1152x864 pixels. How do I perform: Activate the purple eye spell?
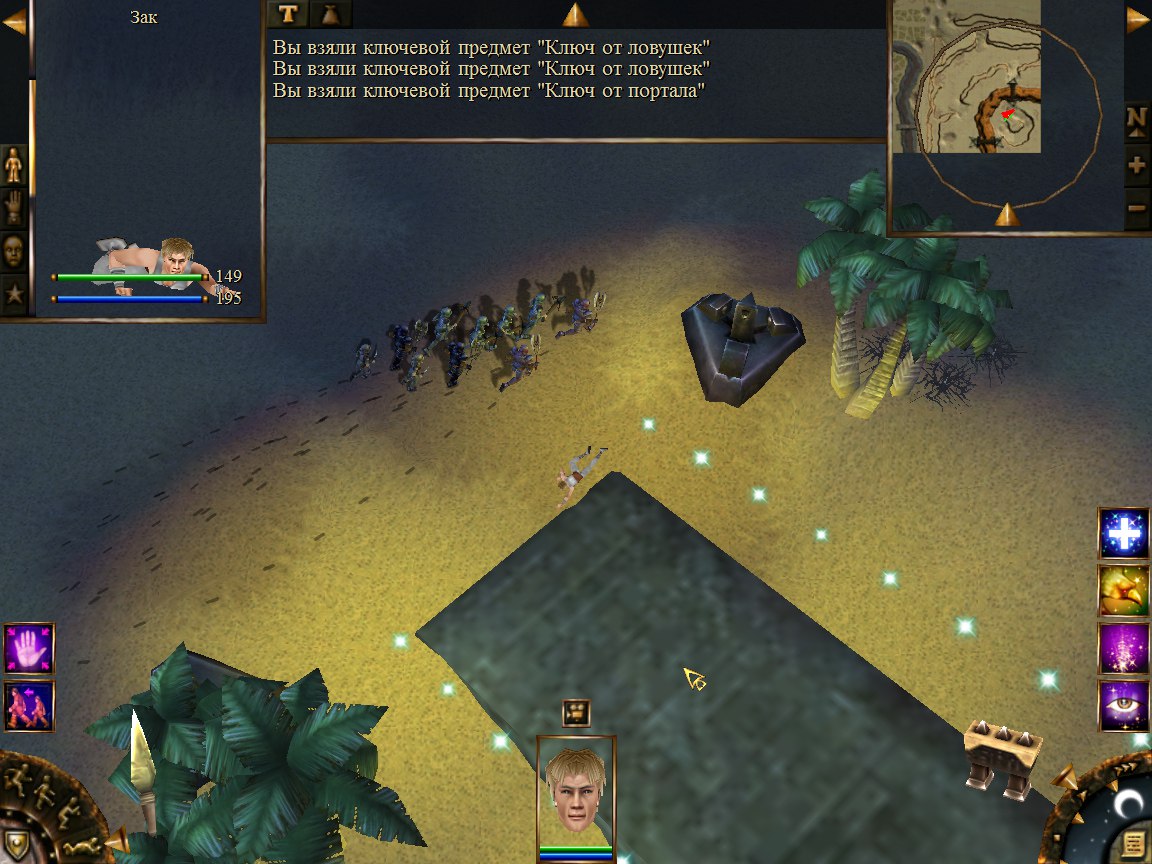pyautogui.click(x=1123, y=705)
